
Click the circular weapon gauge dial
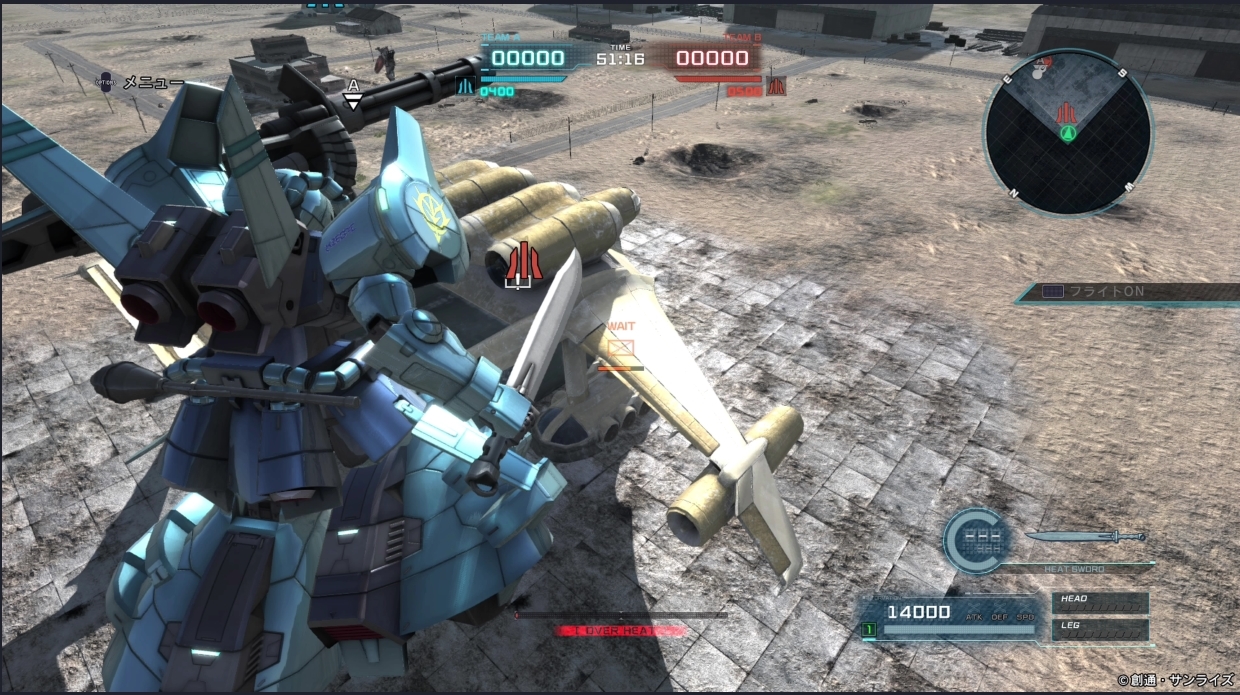[x=978, y=541]
